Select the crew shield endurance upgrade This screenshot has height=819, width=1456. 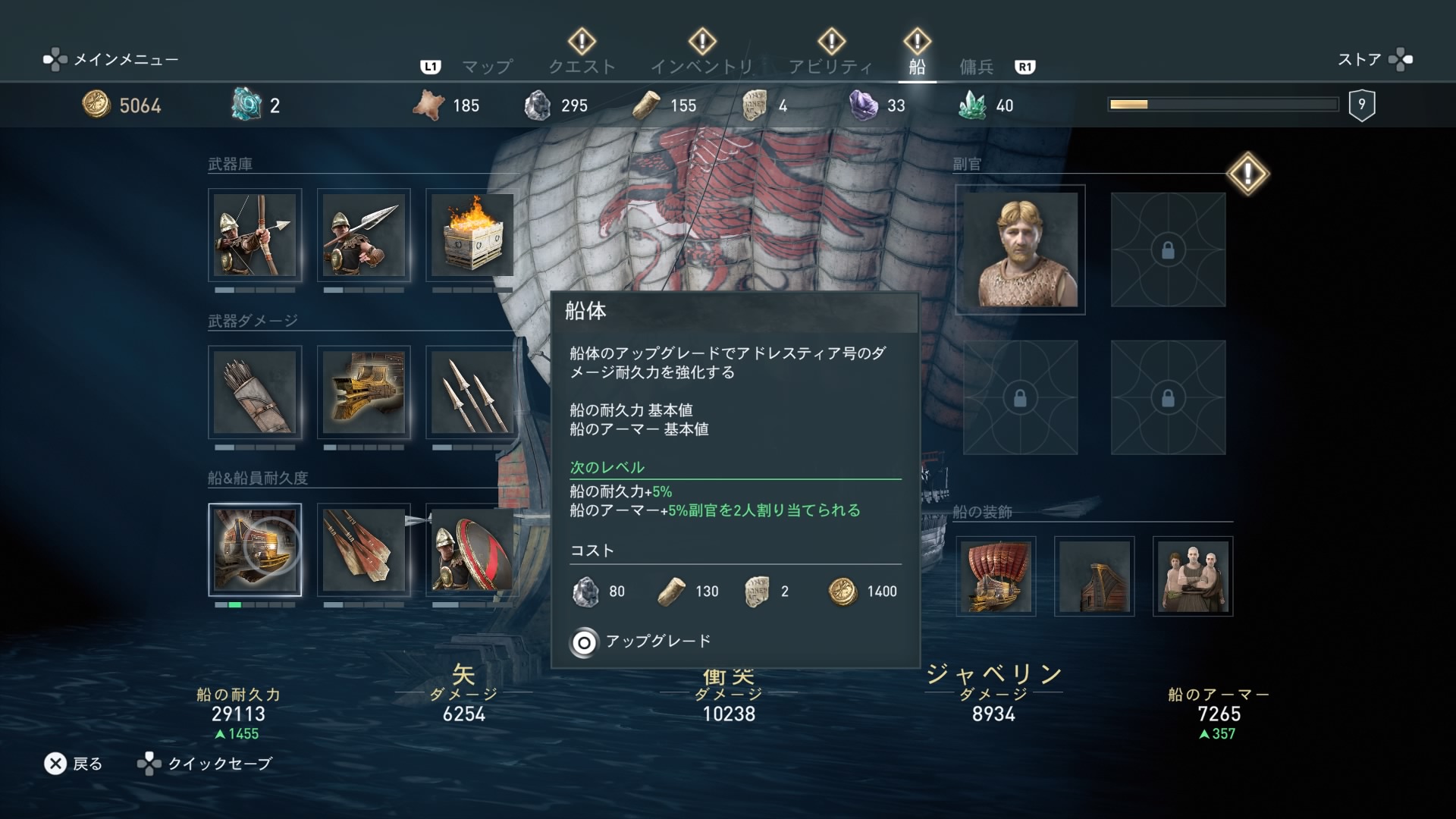(472, 550)
